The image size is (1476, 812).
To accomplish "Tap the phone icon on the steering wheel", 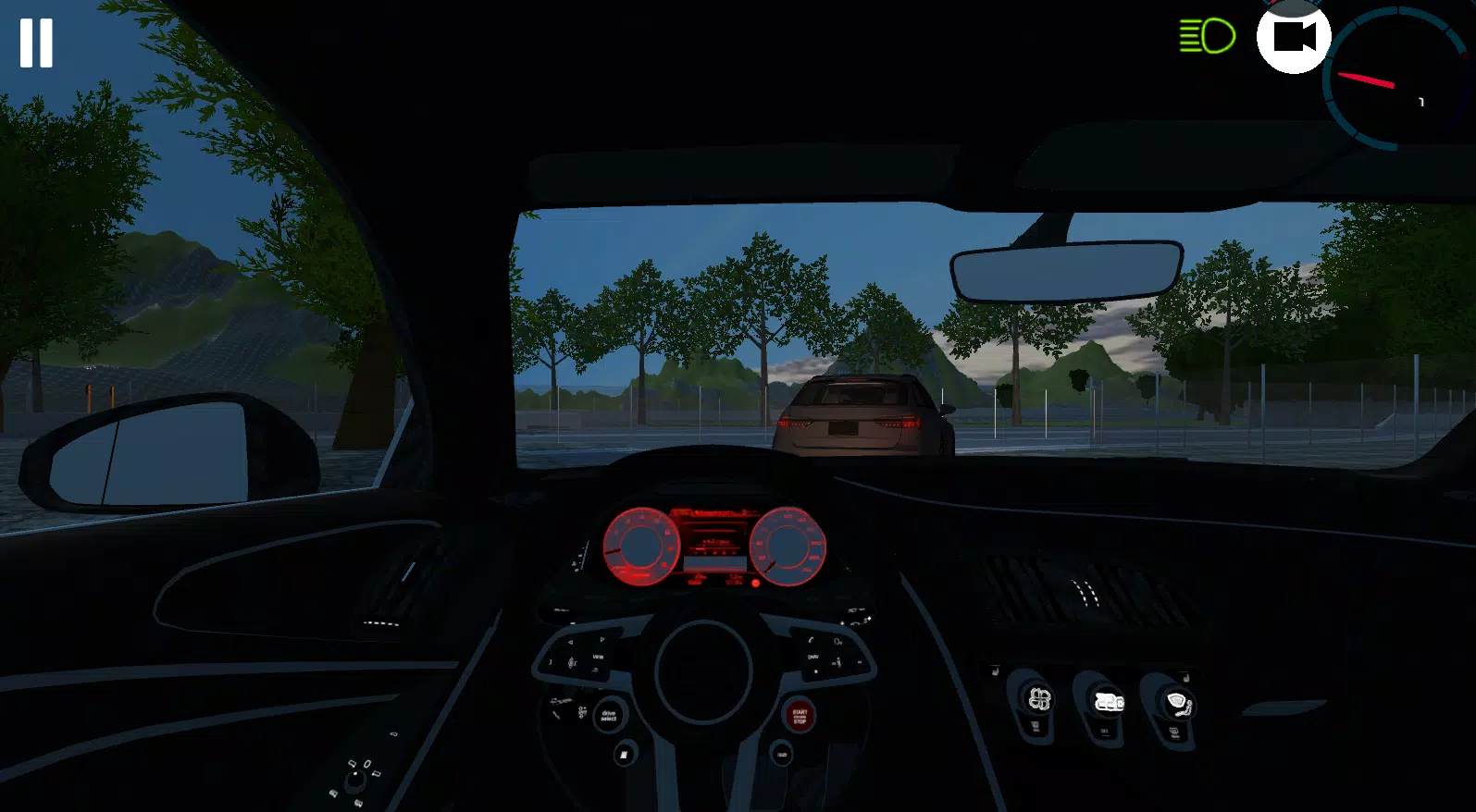I will (x=811, y=639).
